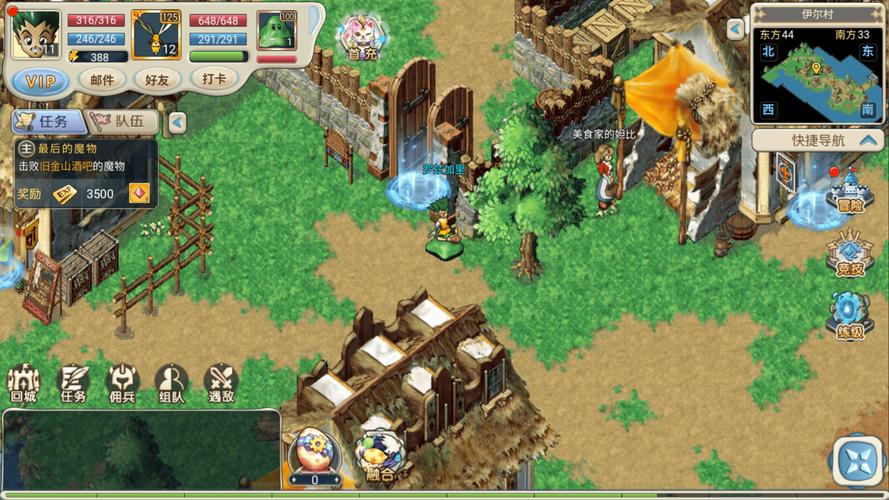Open the 练级 leveling menu

[849, 316]
